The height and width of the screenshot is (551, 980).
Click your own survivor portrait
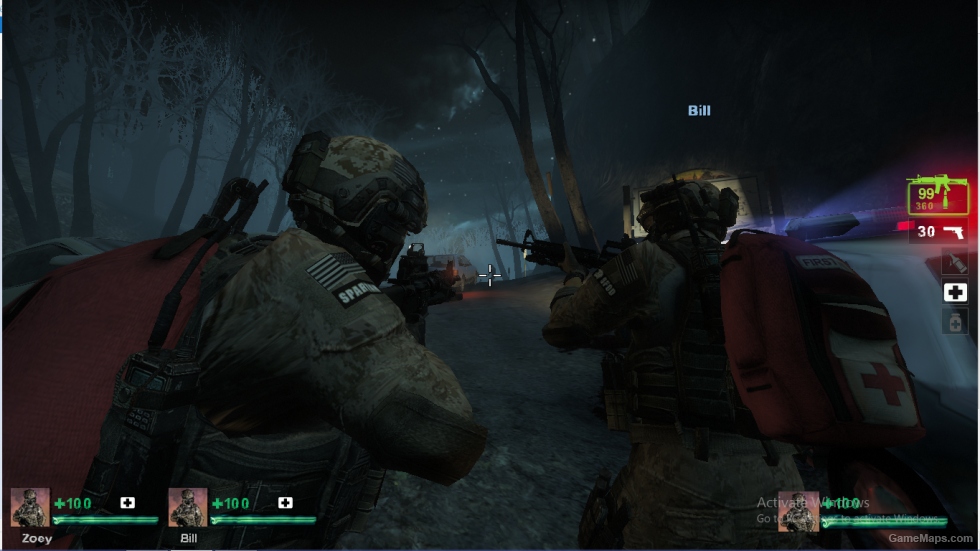pyautogui.click(x=798, y=510)
